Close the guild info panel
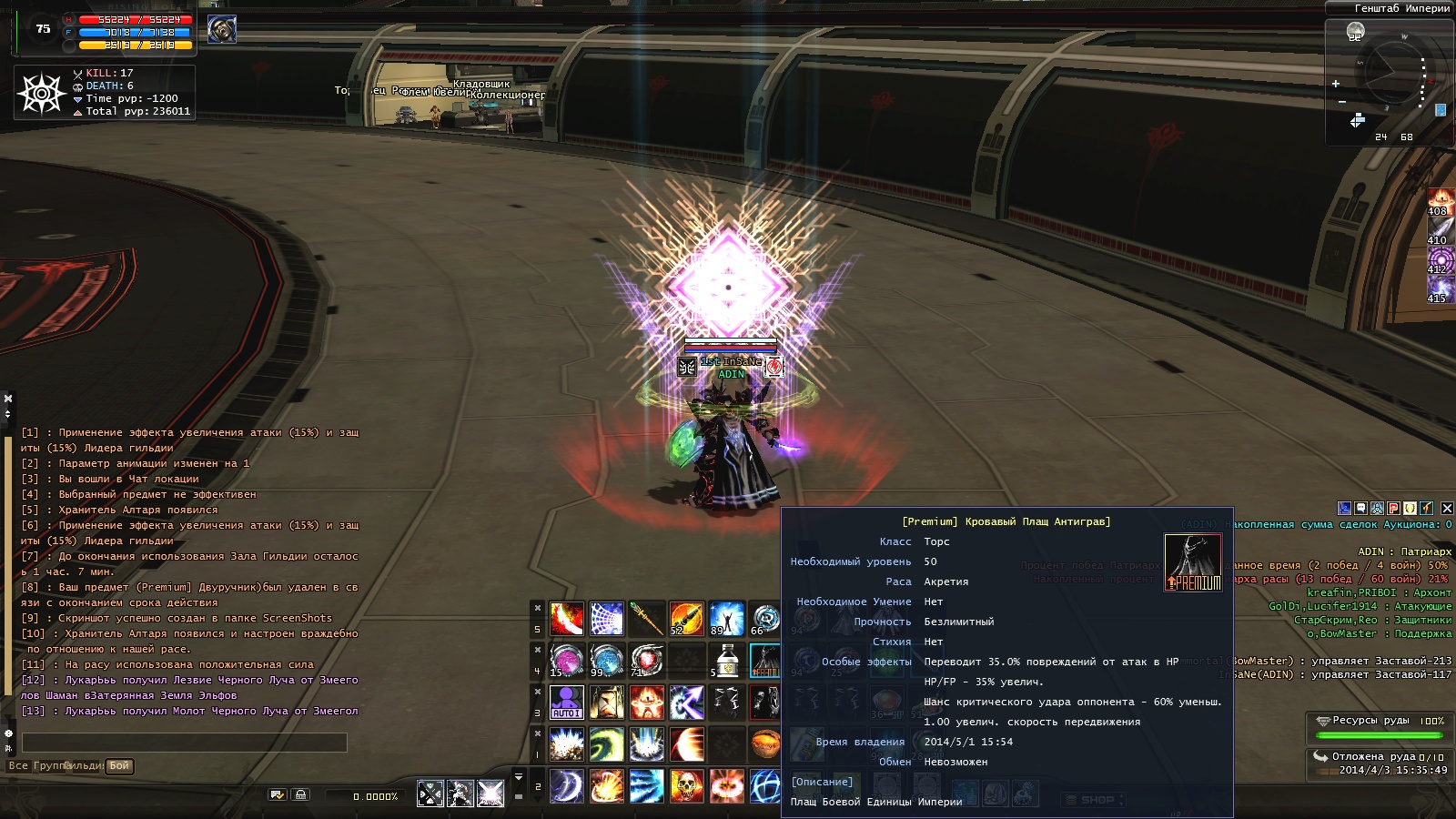 tap(1447, 508)
